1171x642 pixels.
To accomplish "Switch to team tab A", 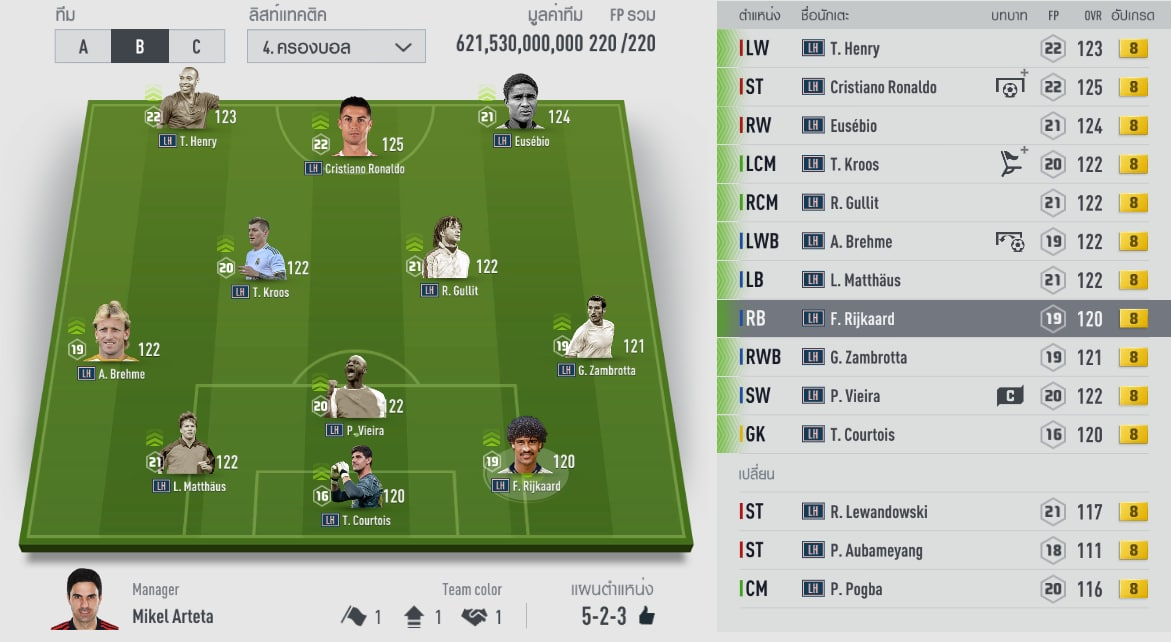I will (83, 46).
